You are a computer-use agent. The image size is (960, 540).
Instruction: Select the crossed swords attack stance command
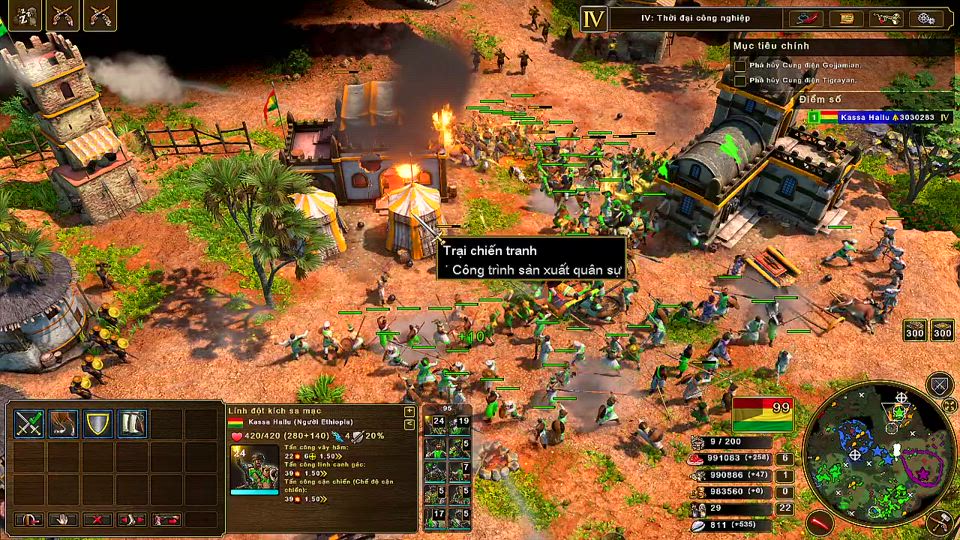(29, 423)
